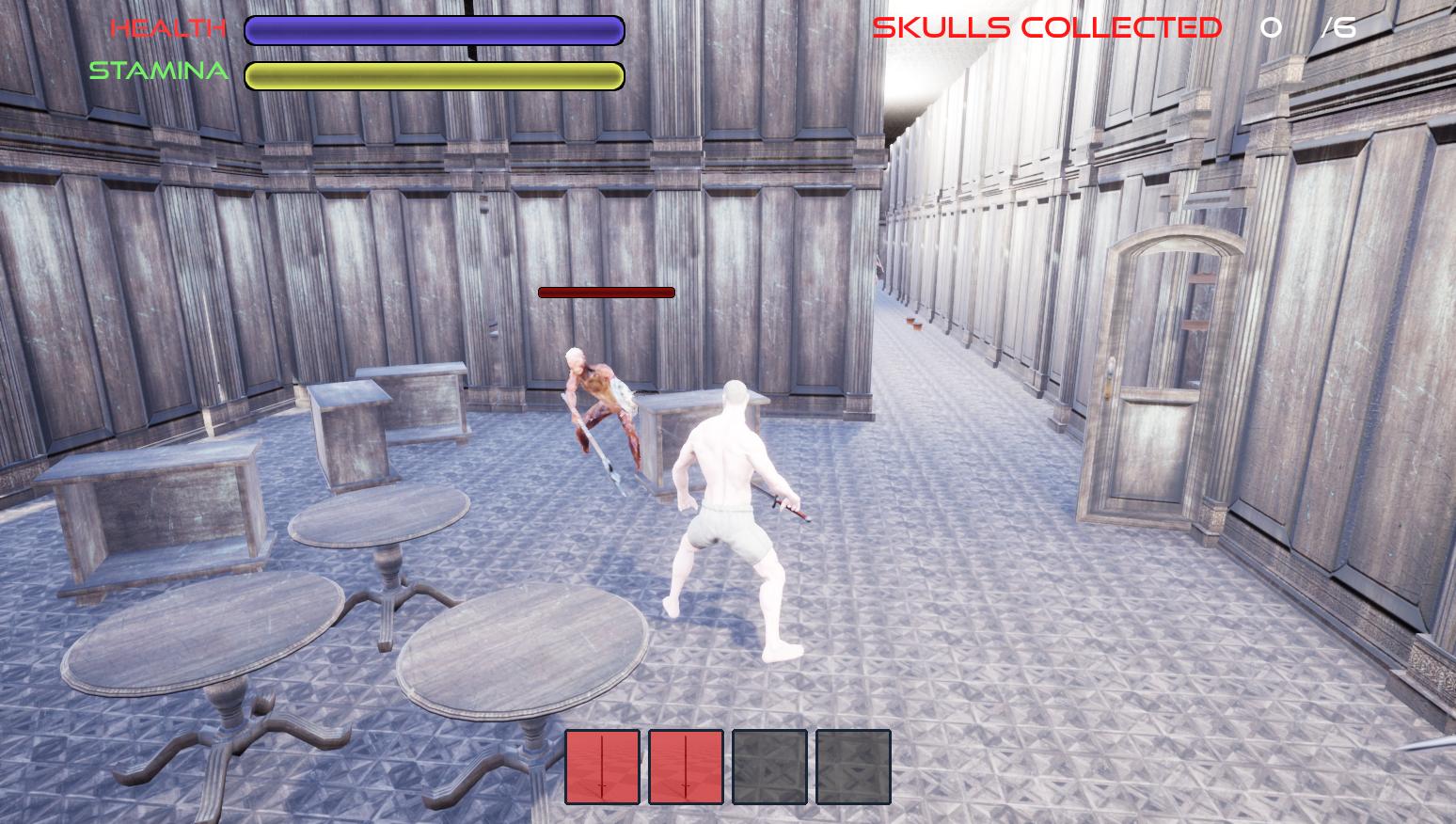This screenshot has height=824, width=1456.
Task: Click the purple health bar
Action: click(433, 29)
